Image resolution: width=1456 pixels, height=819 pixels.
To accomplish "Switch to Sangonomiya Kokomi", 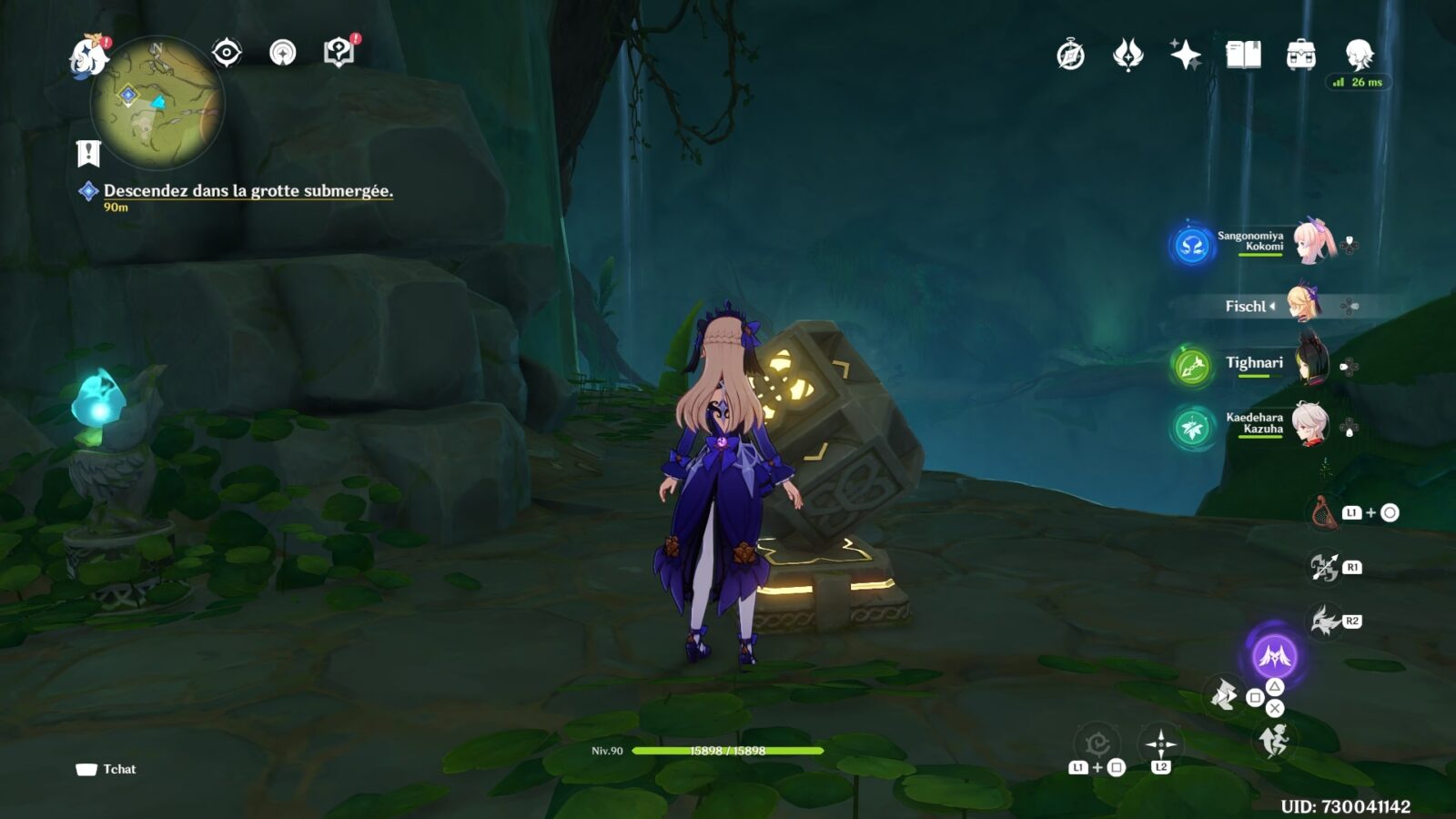I will point(1312,242).
